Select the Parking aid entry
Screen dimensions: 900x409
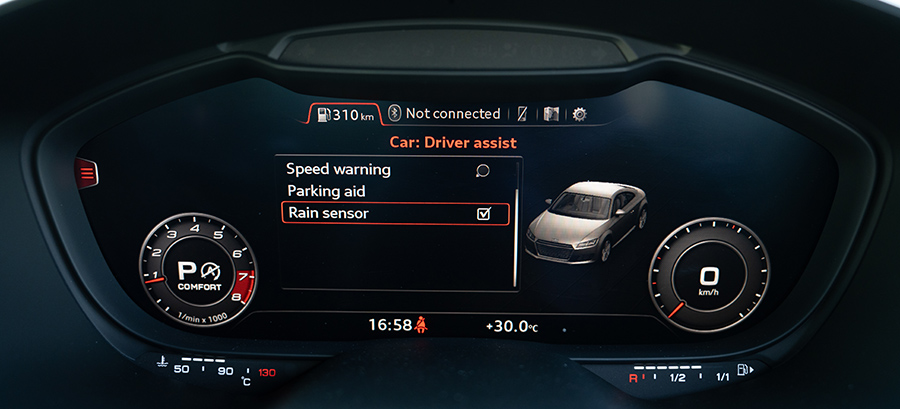coord(326,191)
